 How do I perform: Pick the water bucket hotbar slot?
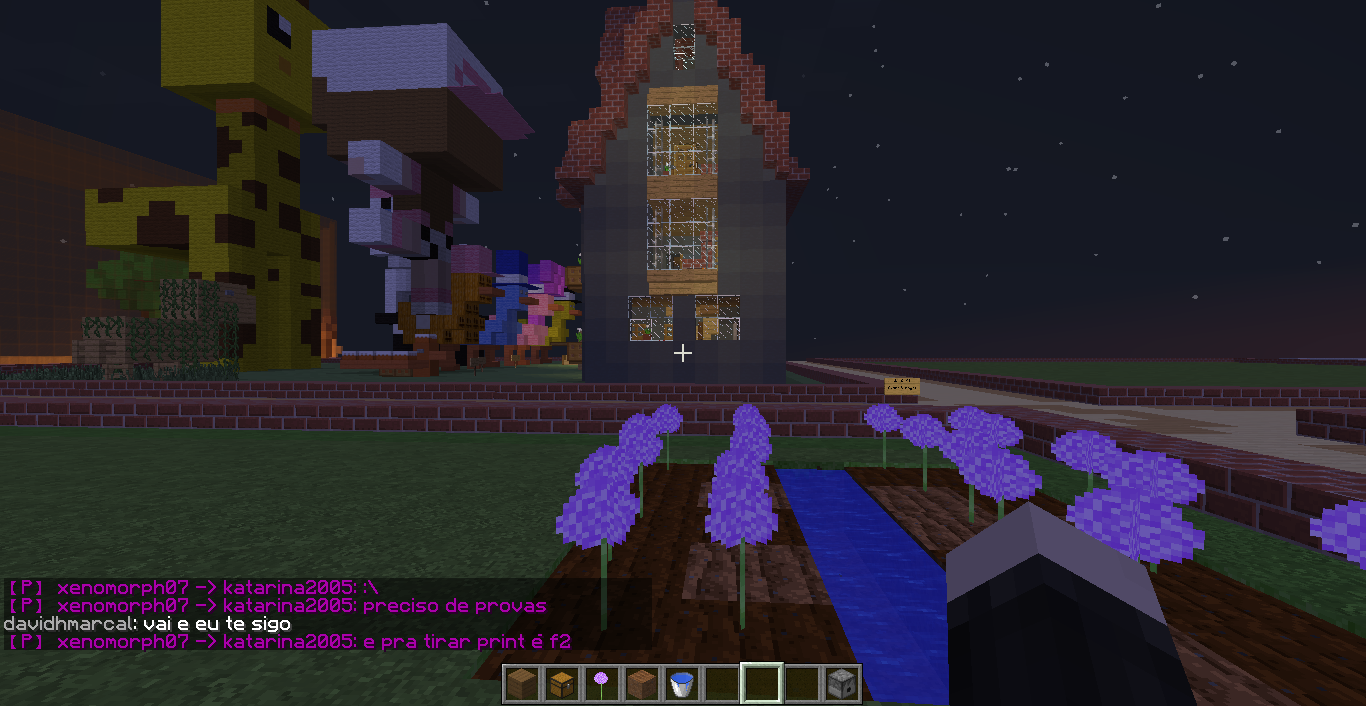[681, 684]
